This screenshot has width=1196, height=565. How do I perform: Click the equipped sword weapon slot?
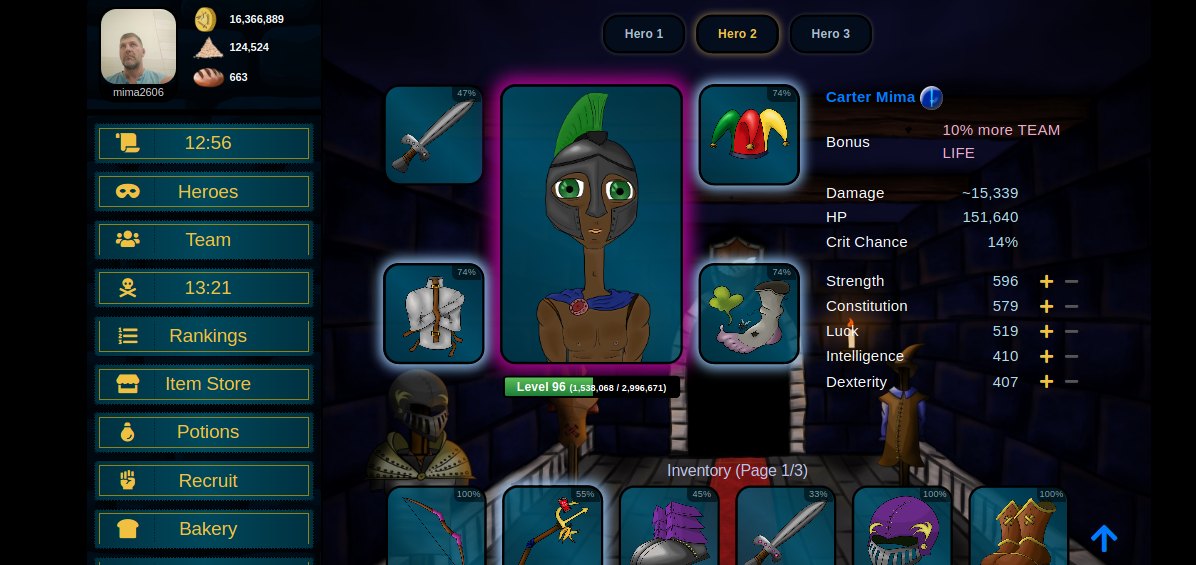[434, 135]
